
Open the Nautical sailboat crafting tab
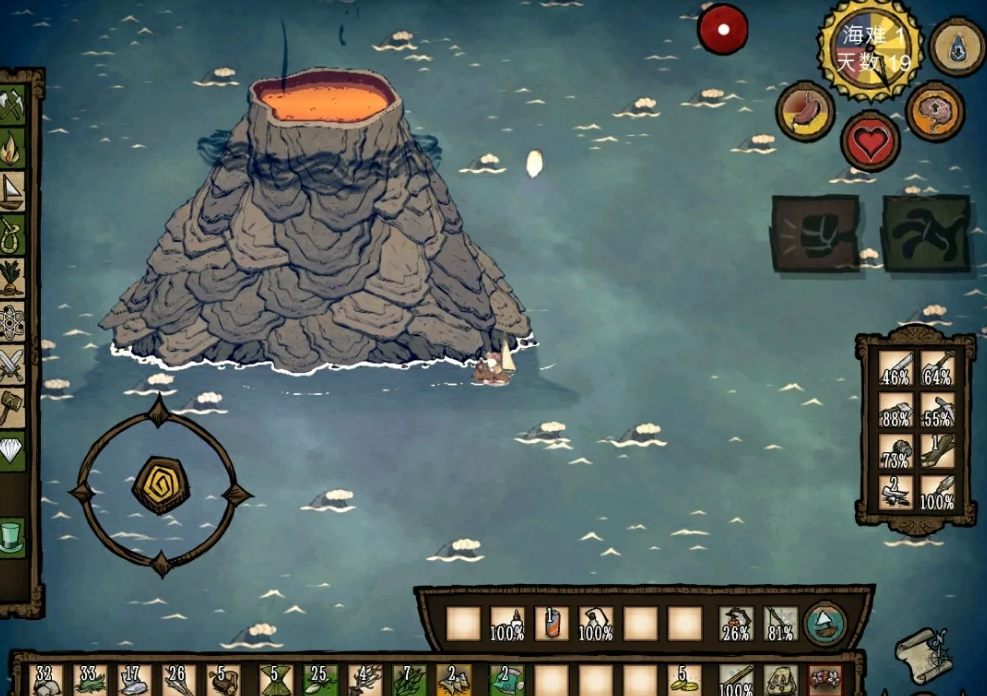(x=12, y=191)
